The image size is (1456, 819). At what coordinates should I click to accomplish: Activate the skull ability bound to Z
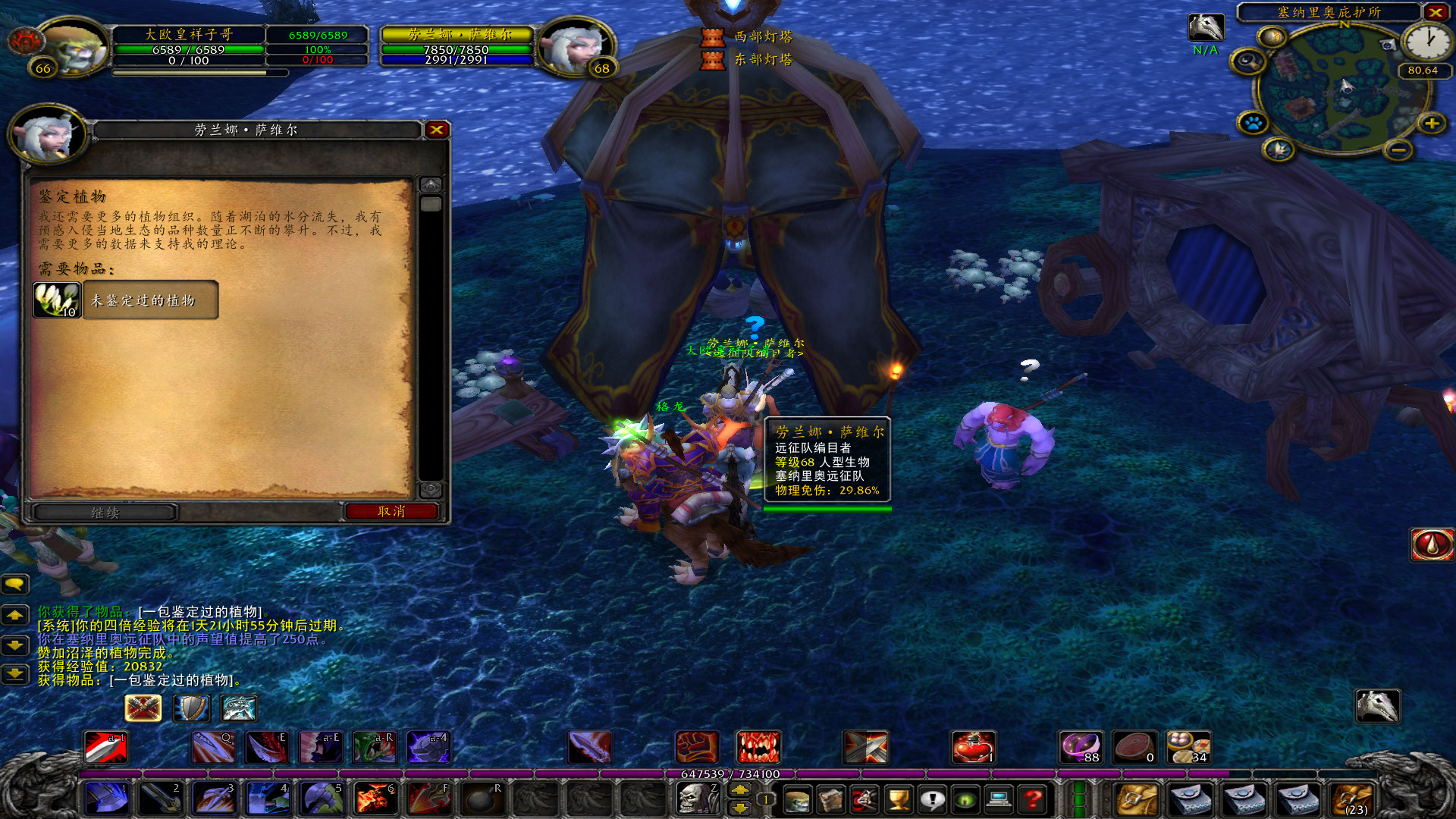696,799
